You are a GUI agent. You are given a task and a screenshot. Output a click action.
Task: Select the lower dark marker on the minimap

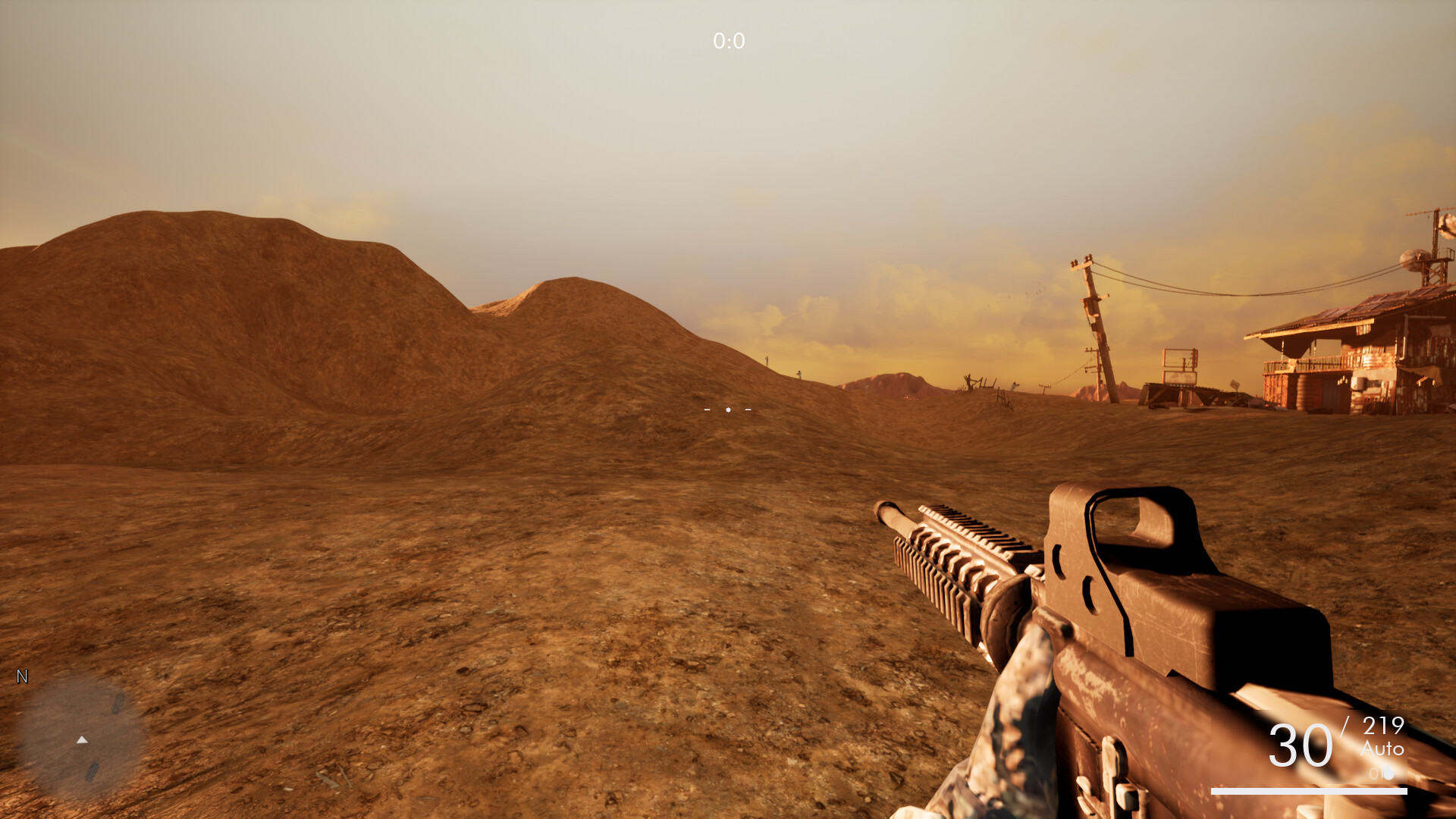[x=91, y=770]
